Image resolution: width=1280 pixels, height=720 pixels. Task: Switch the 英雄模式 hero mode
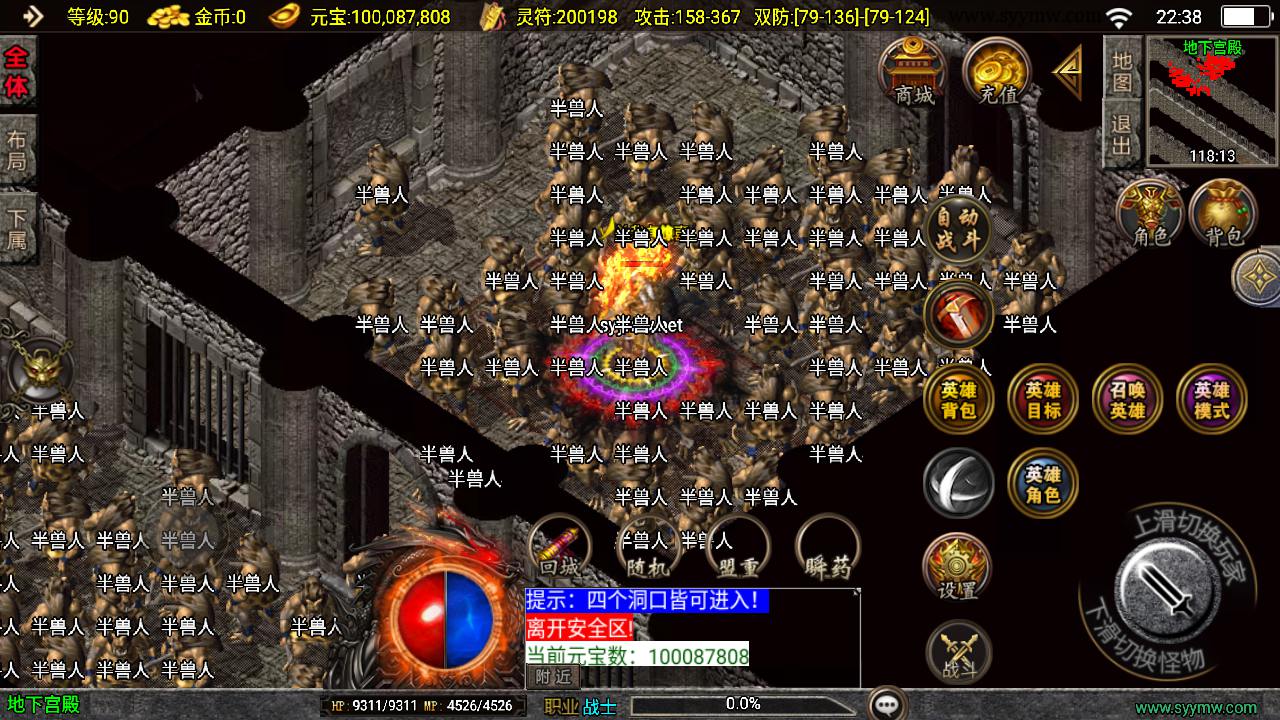tap(1212, 399)
